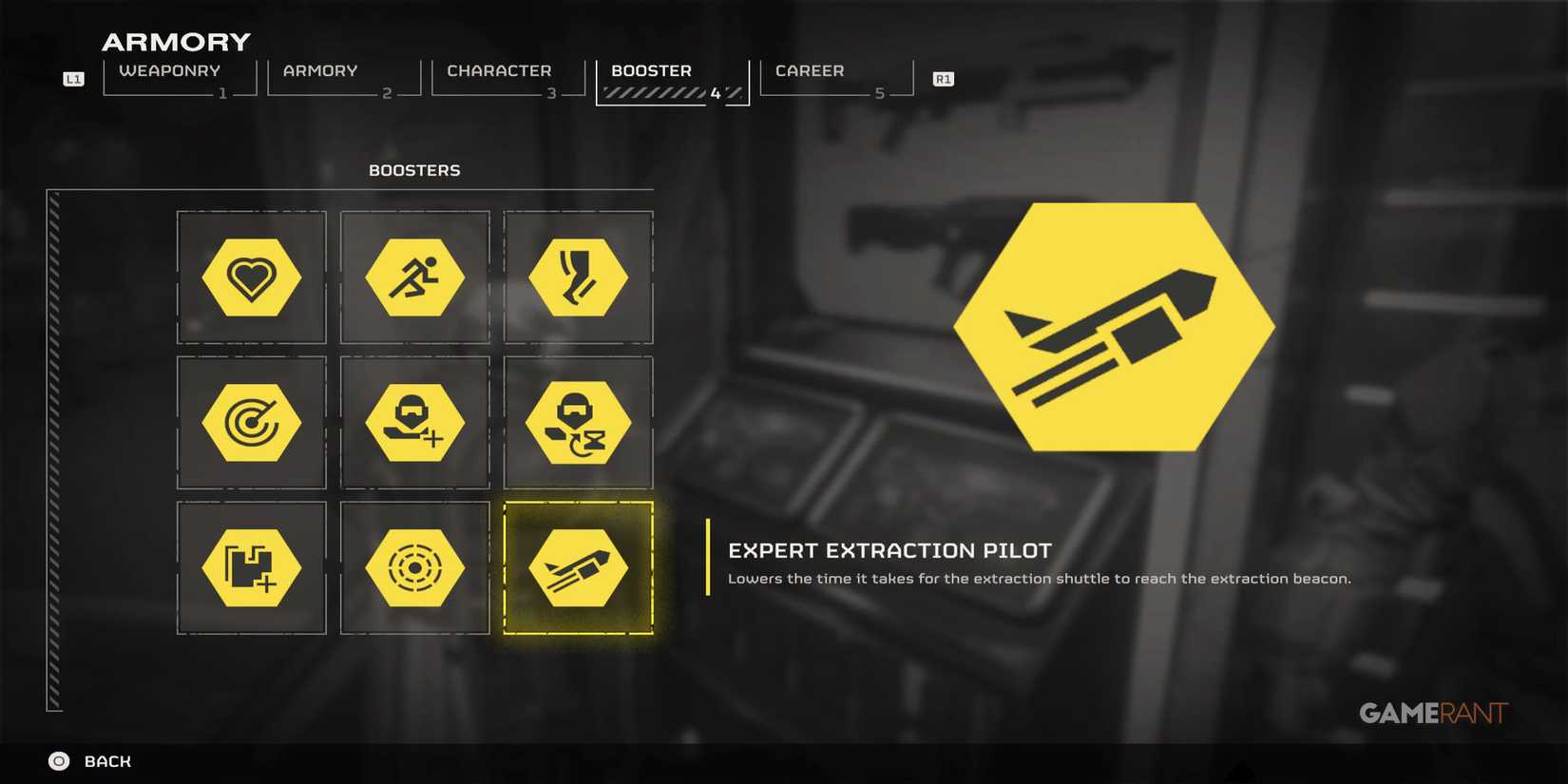The image size is (1568, 784).
Task: Click the Back label at screen bottom
Action: 106,761
